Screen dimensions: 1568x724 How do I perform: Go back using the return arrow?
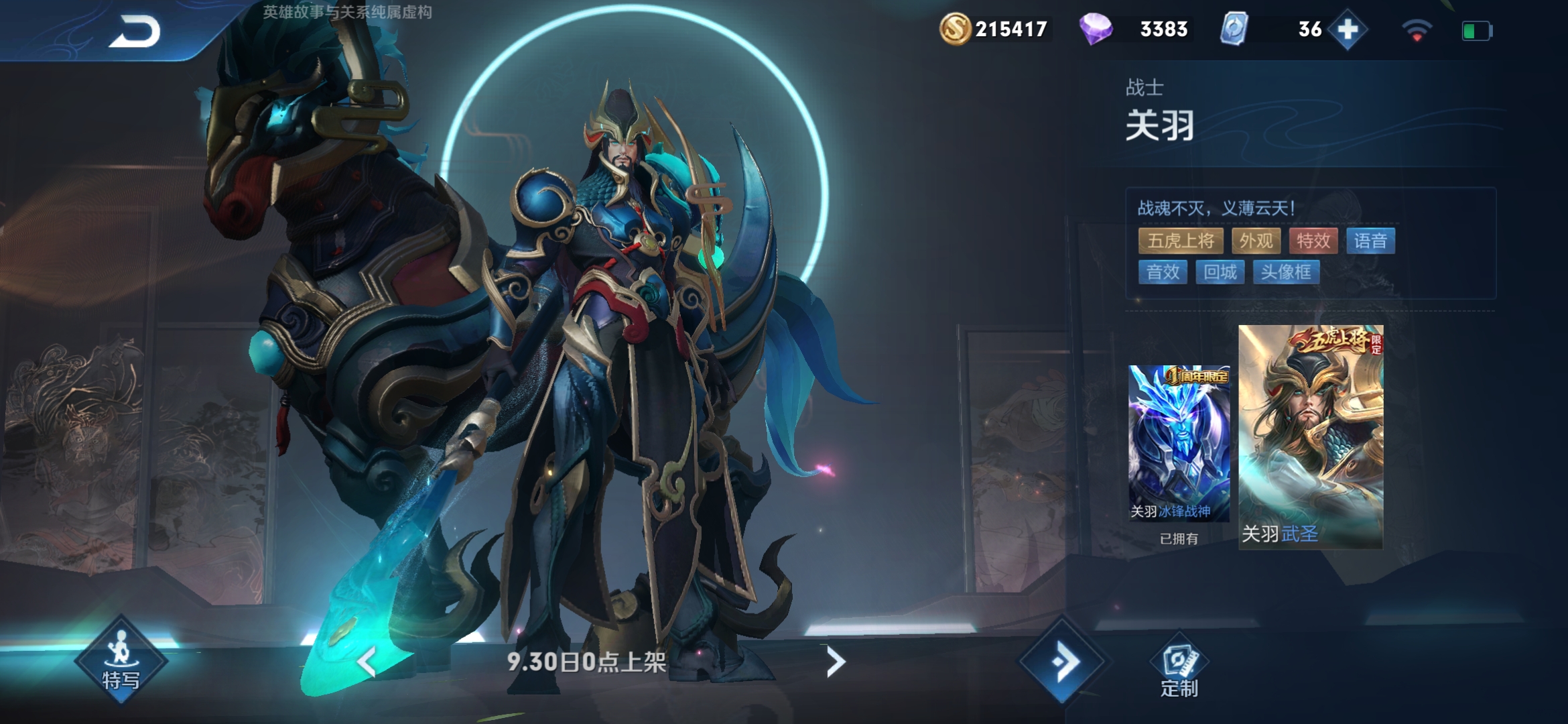(x=135, y=32)
